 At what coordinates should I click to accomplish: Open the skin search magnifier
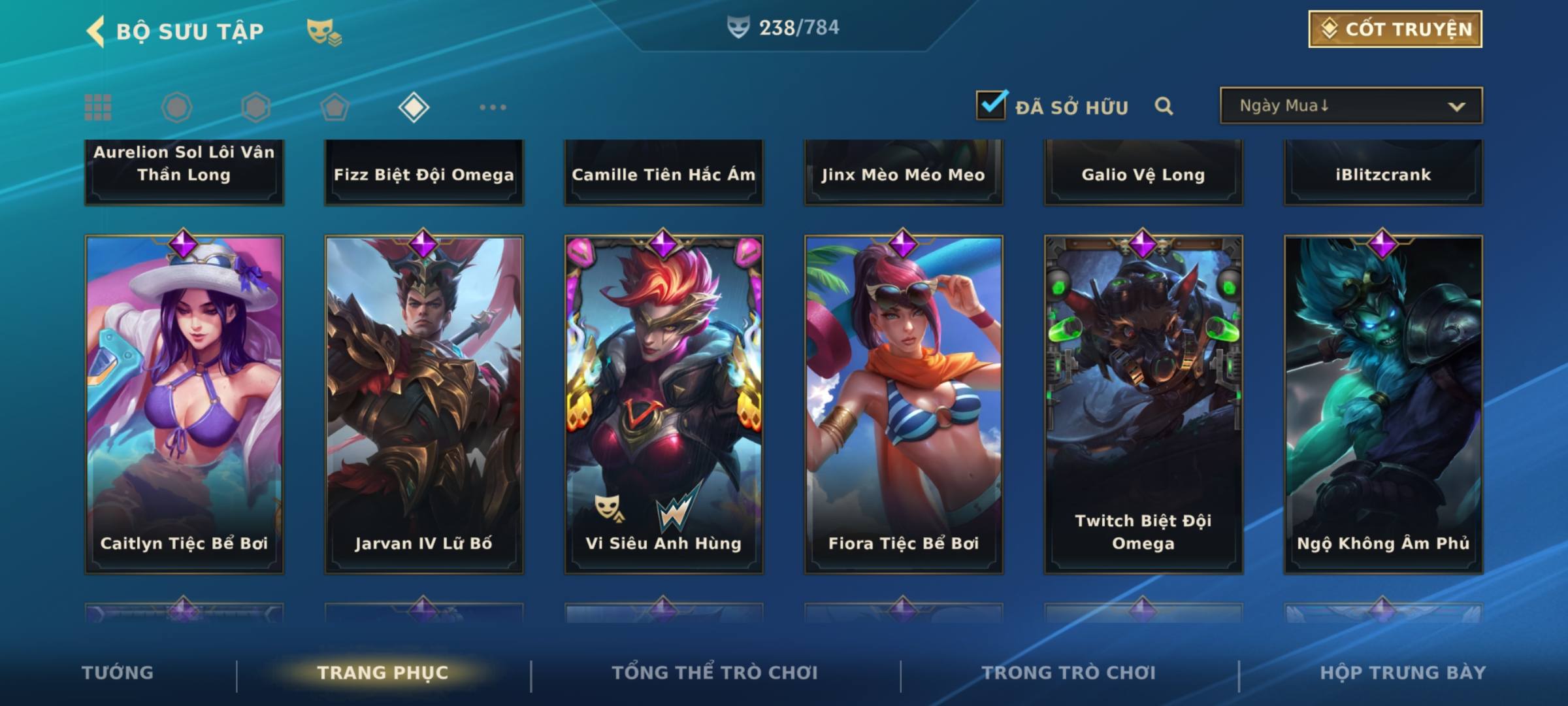1164,106
